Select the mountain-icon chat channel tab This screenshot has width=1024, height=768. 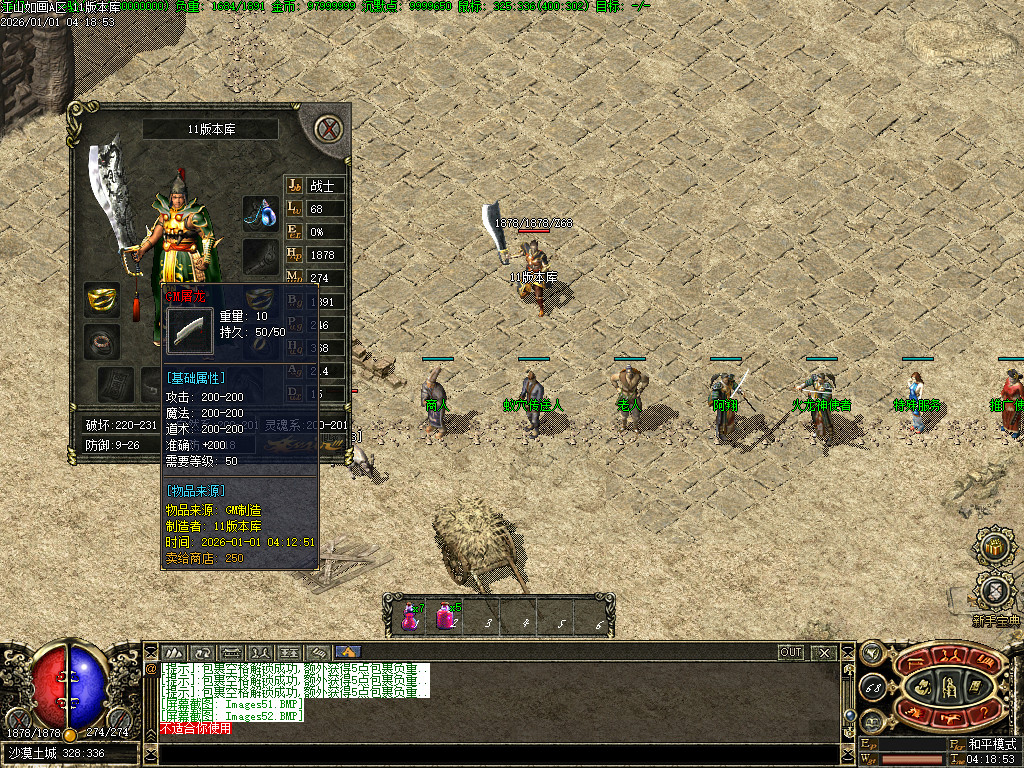tap(173, 653)
